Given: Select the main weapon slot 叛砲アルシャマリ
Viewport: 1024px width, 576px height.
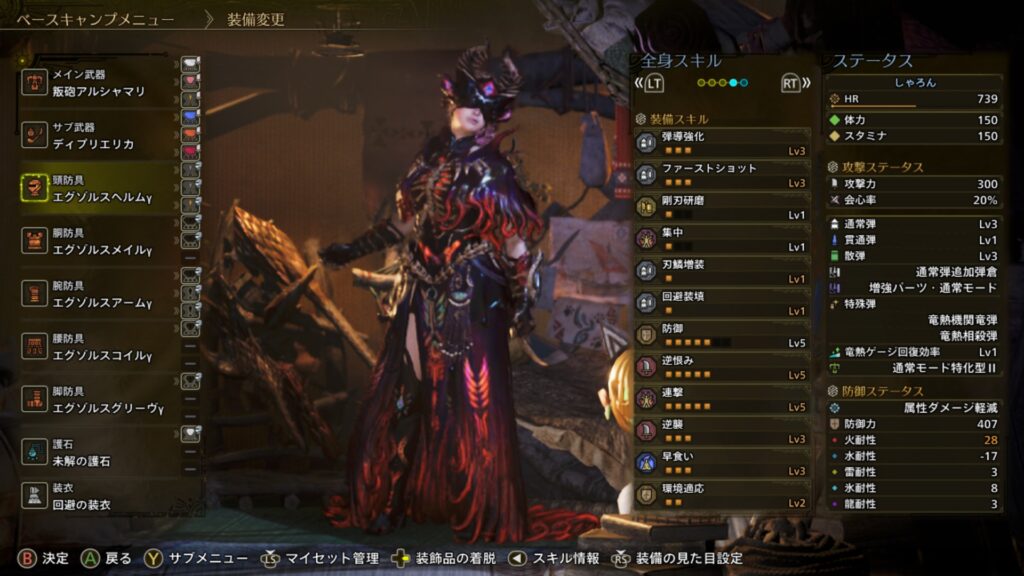Looking at the screenshot, I should click(x=98, y=83).
